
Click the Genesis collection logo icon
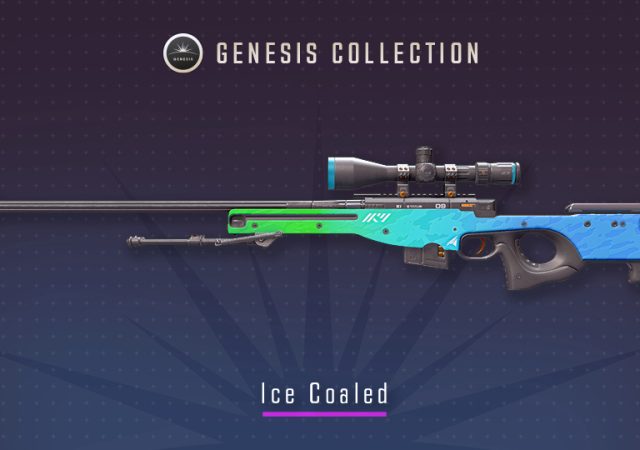click(x=181, y=53)
